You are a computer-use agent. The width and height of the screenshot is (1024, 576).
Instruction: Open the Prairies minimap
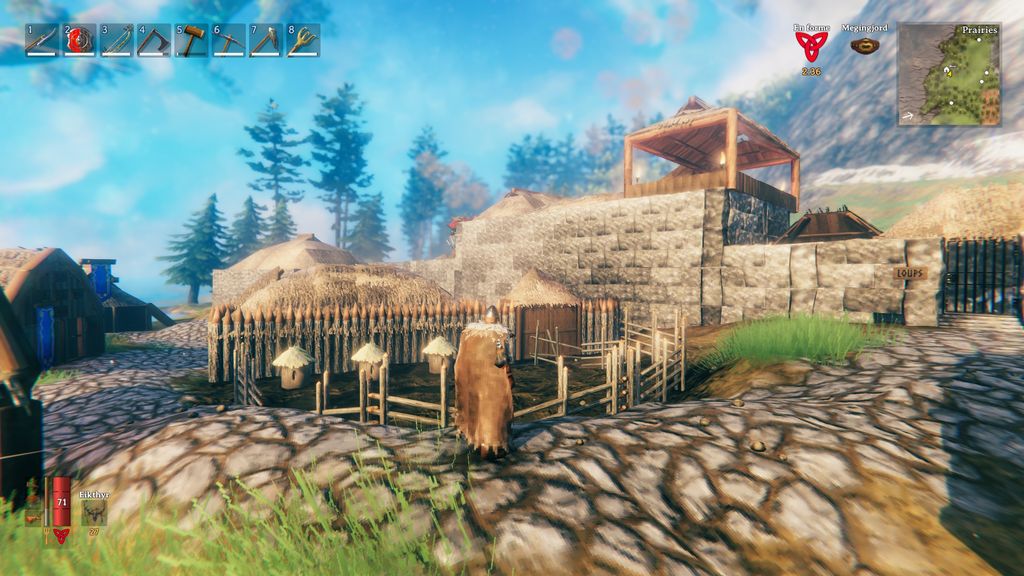click(x=949, y=75)
